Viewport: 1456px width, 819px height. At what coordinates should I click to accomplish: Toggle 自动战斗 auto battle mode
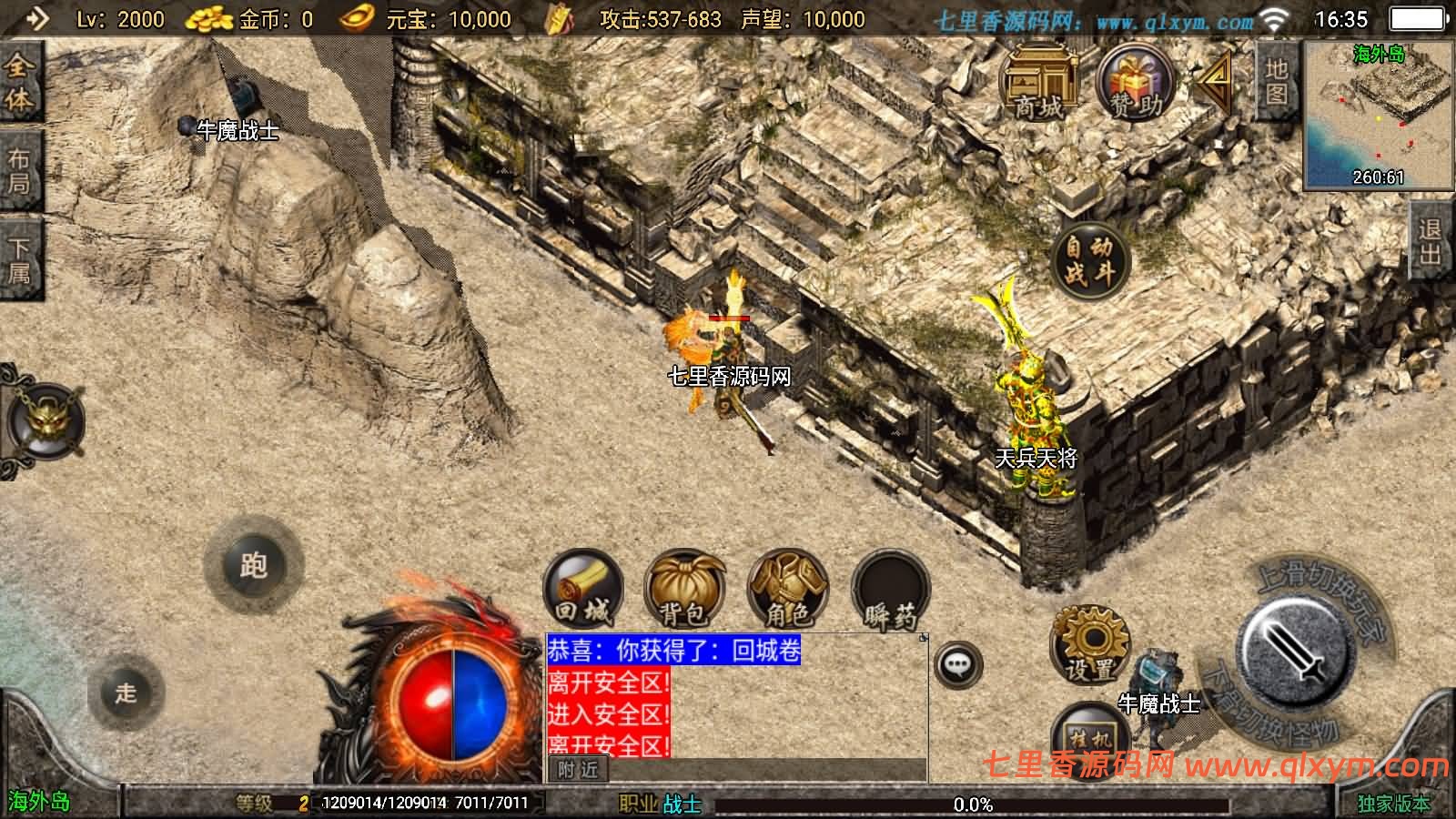coord(1089,258)
